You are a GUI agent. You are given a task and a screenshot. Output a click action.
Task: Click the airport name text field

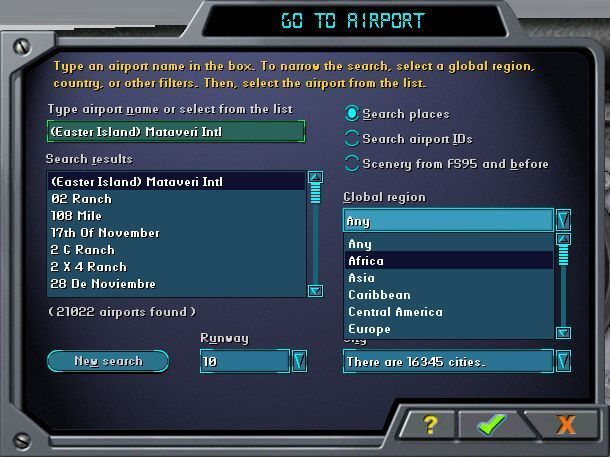tap(175, 131)
